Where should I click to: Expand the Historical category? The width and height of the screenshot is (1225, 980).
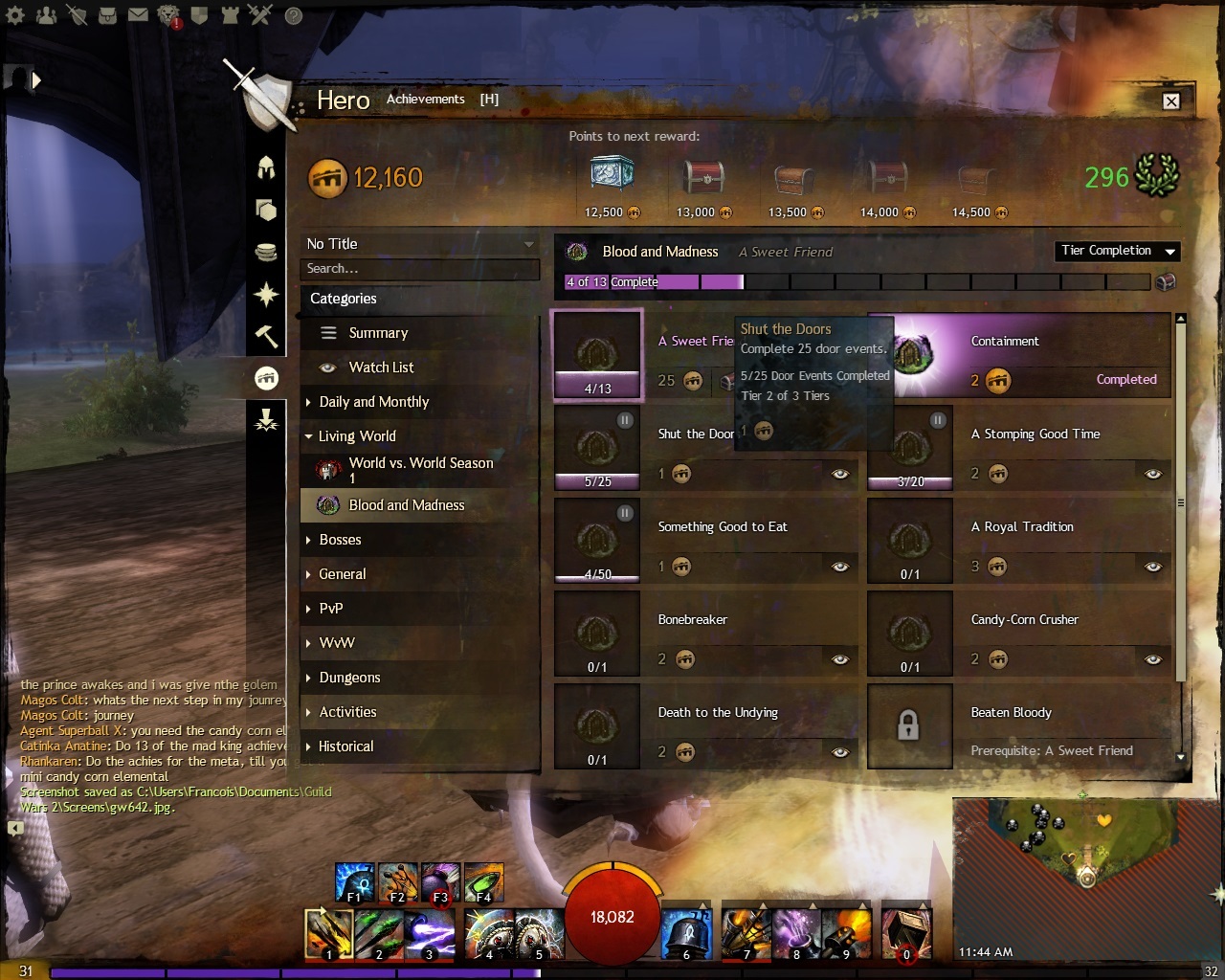point(345,746)
